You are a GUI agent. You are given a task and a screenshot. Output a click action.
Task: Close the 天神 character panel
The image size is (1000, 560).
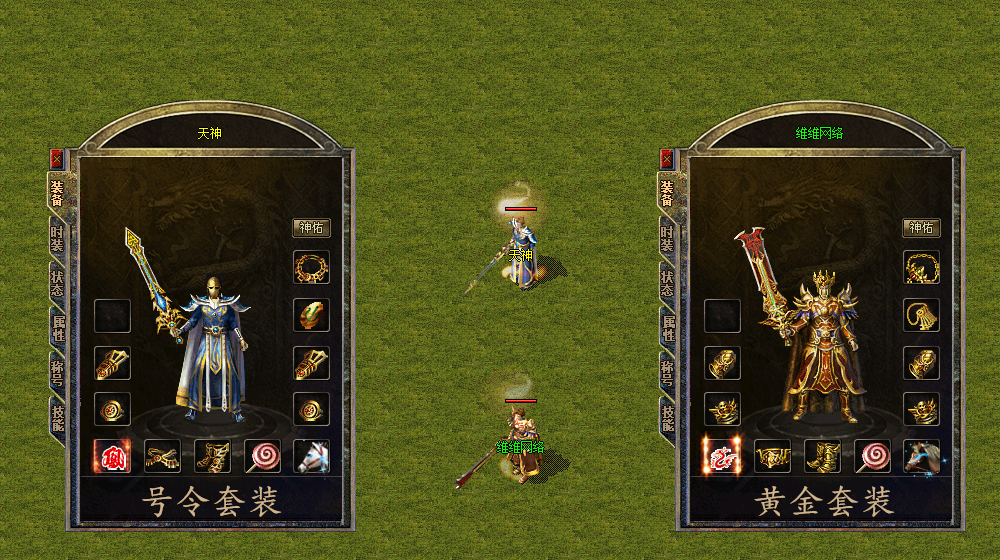[55, 158]
